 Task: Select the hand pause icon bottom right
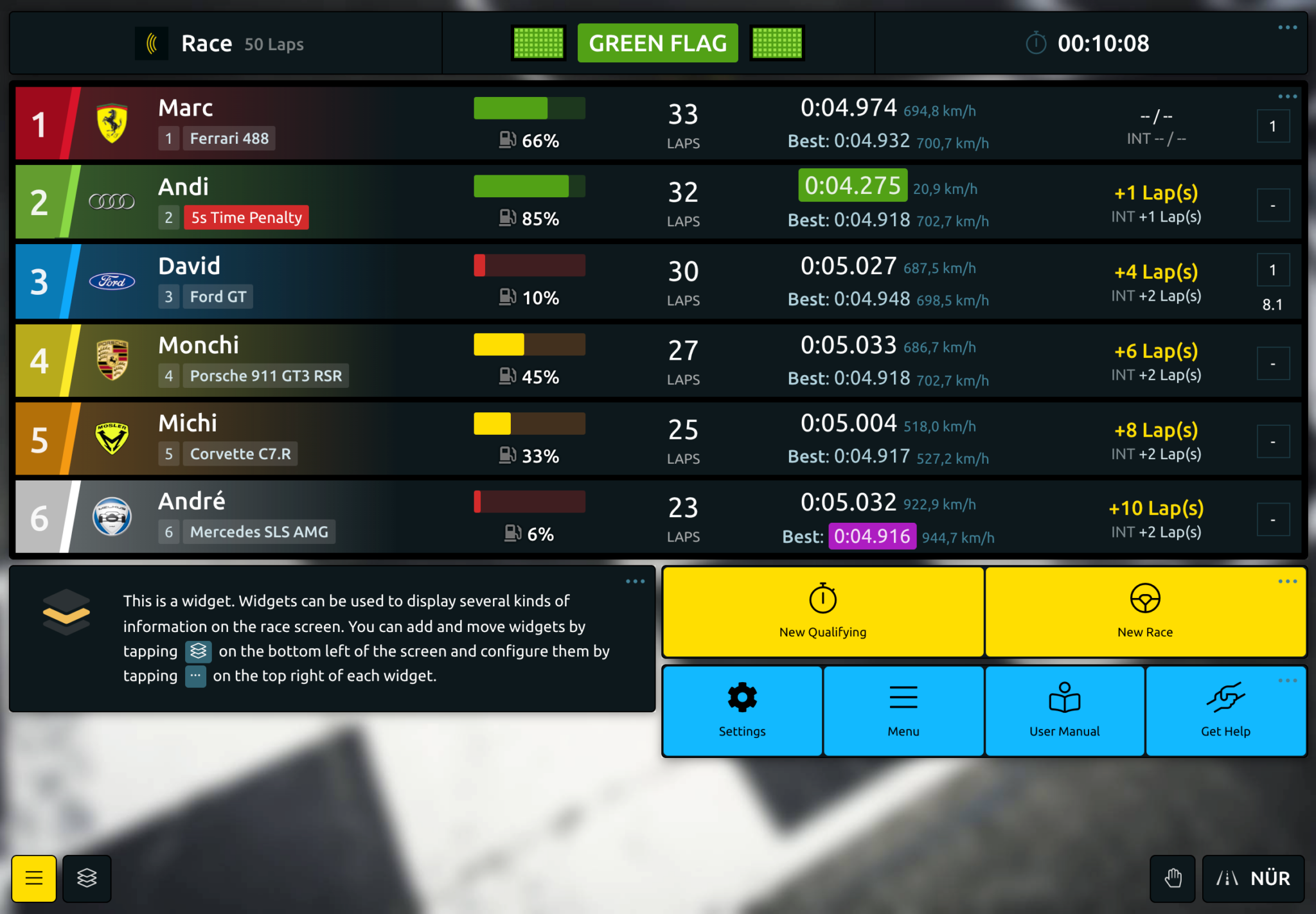pyautogui.click(x=1173, y=878)
